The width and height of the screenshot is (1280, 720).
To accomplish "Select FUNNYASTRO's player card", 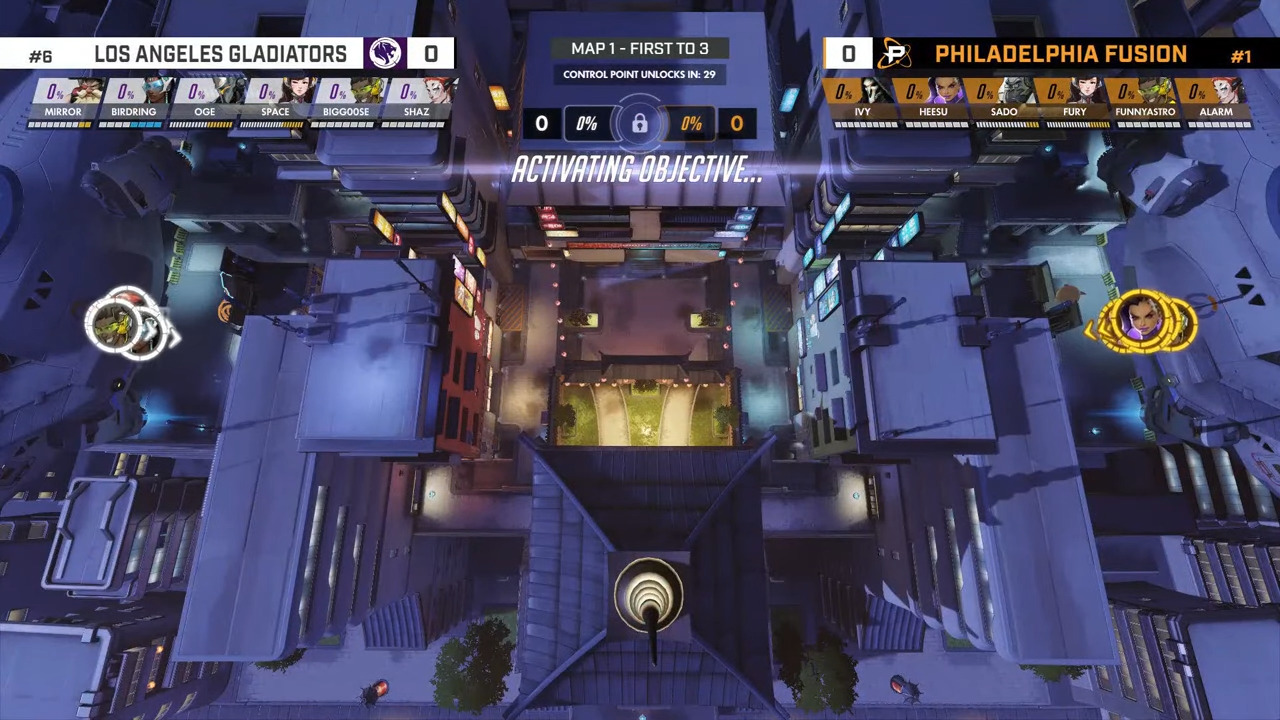I will click(1145, 102).
